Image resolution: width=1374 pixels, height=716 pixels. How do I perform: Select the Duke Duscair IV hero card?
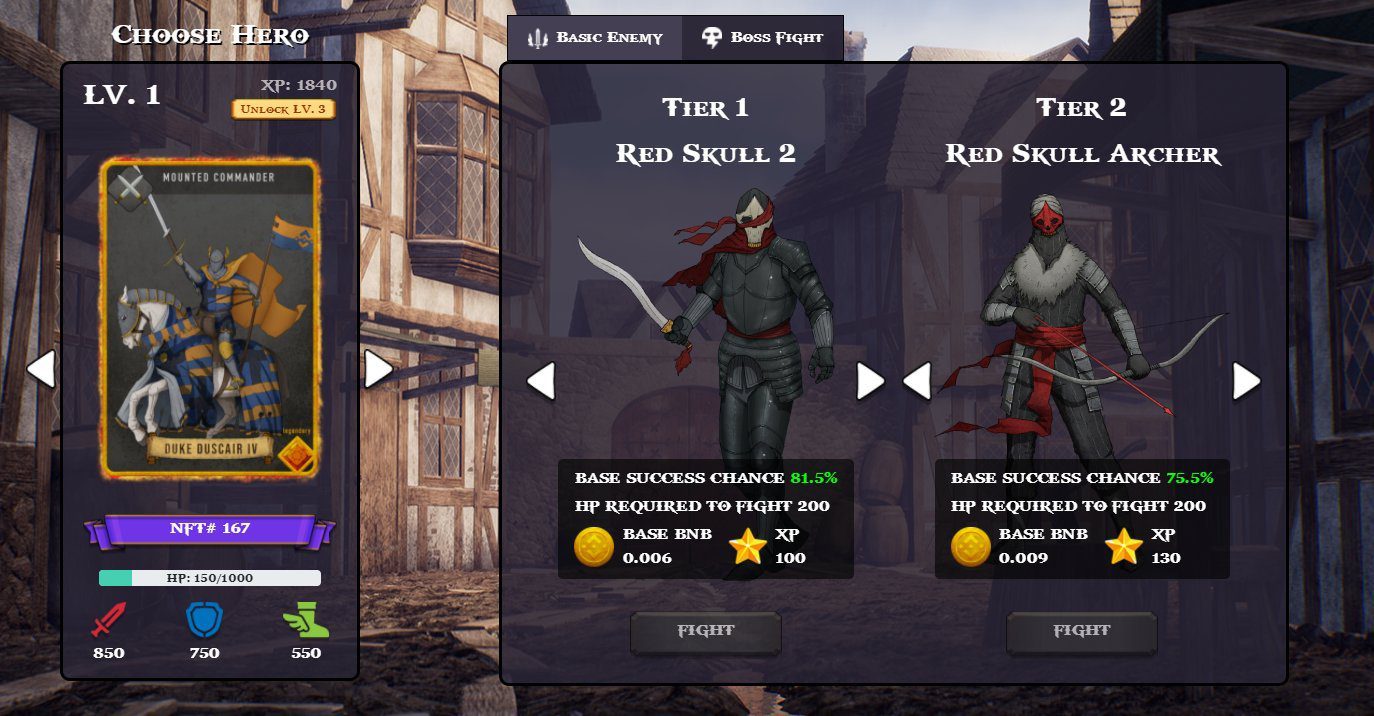pyautogui.click(x=210, y=318)
